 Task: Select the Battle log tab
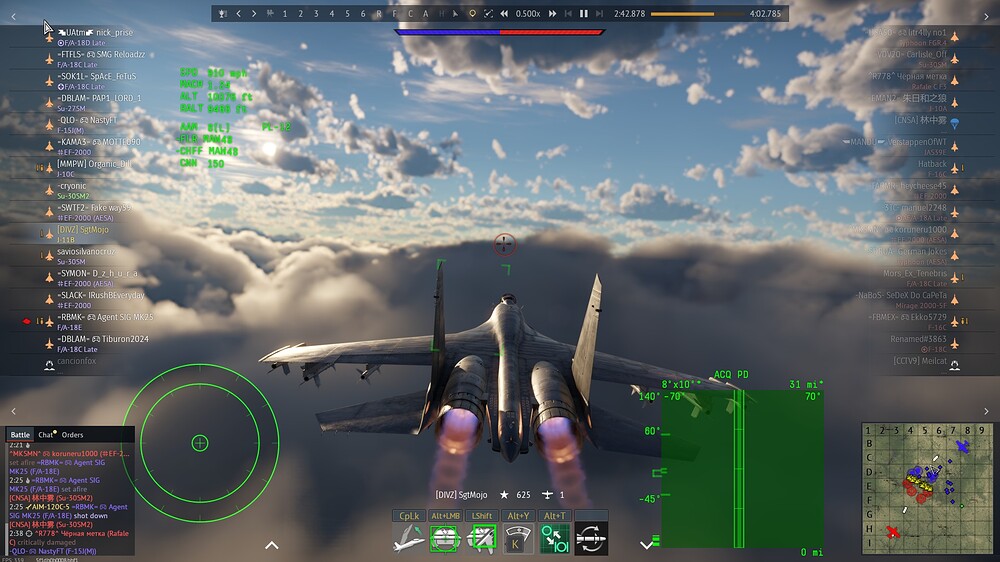point(20,435)
